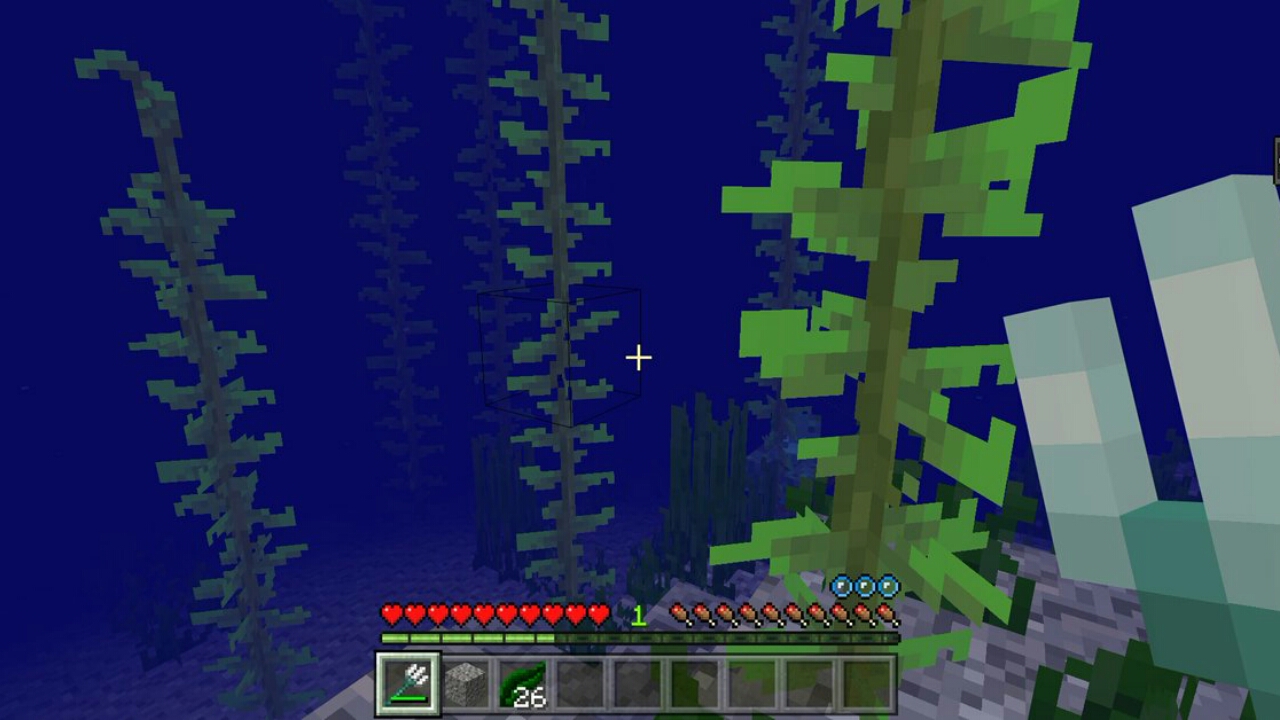
Task: Select the trident hotbar slot
Action: [x=407, y=684]
